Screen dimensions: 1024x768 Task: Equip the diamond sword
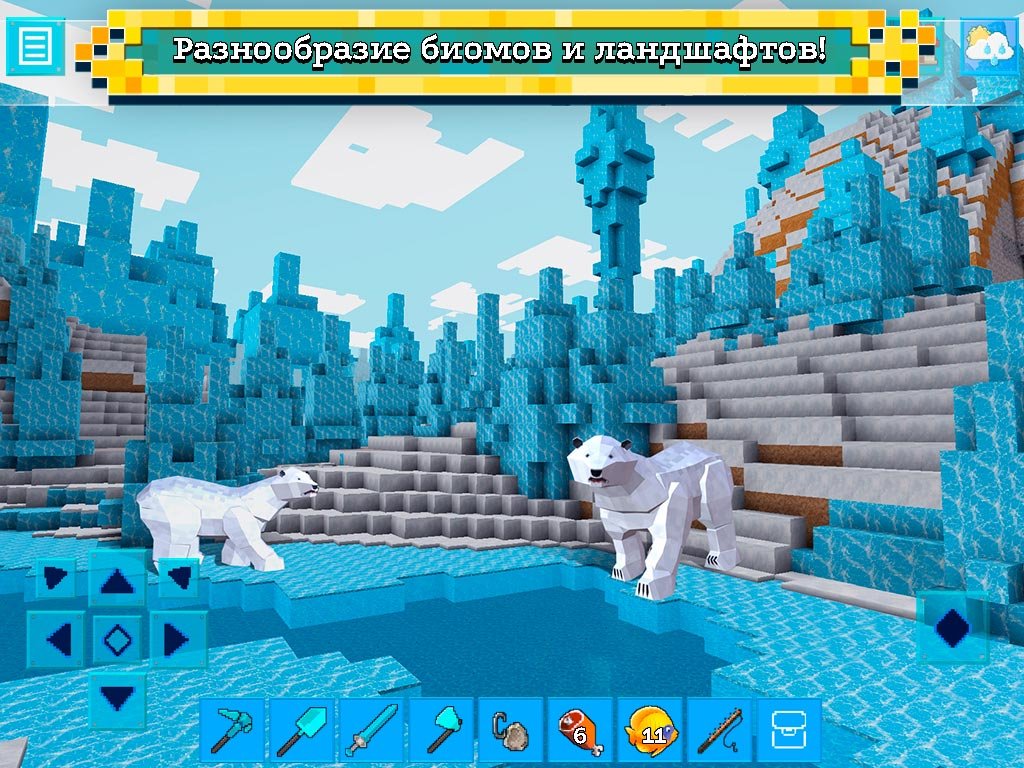point(370,731)
